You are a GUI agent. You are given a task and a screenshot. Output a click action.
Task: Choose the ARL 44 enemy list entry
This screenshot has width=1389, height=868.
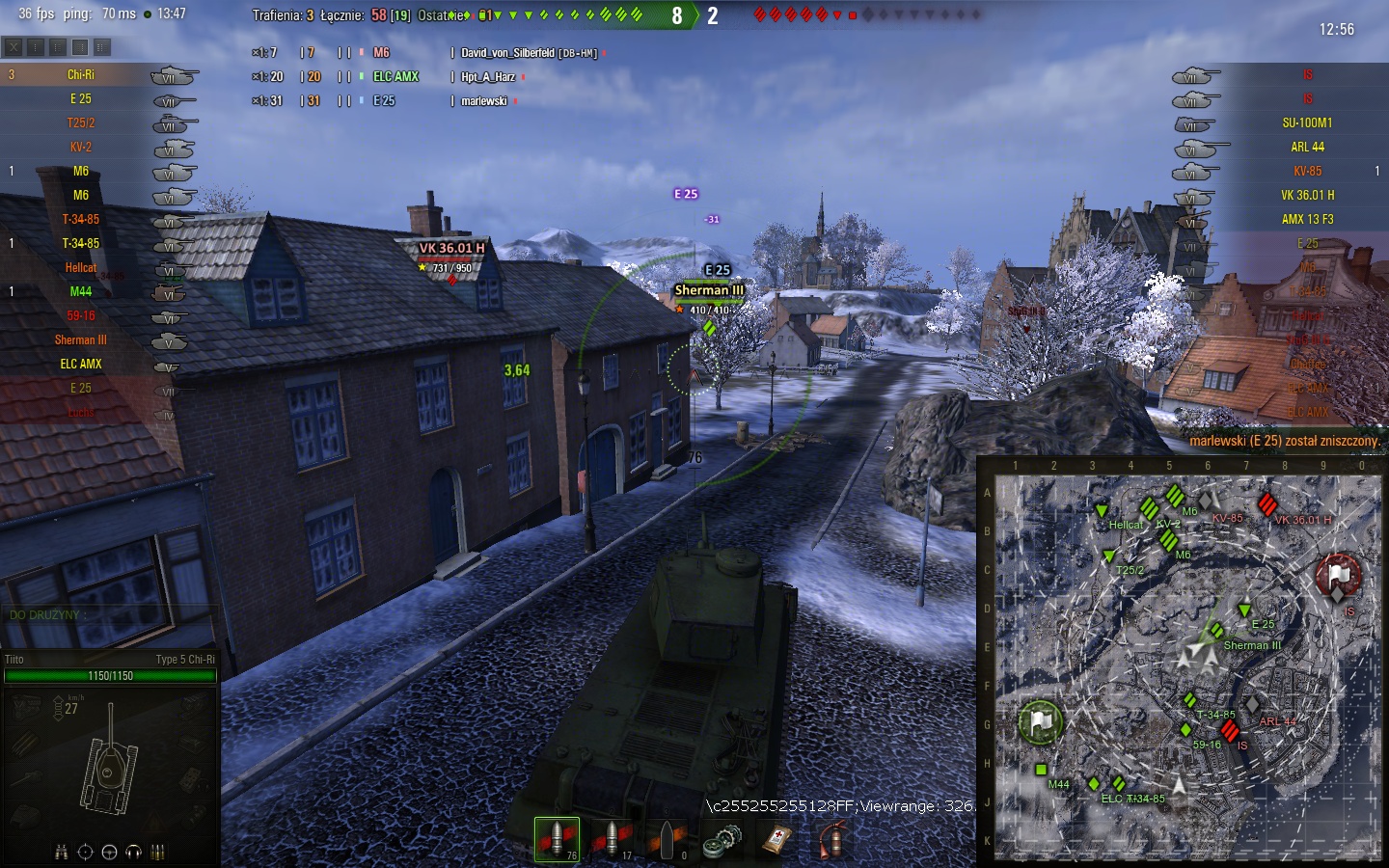coord(1307,147)
